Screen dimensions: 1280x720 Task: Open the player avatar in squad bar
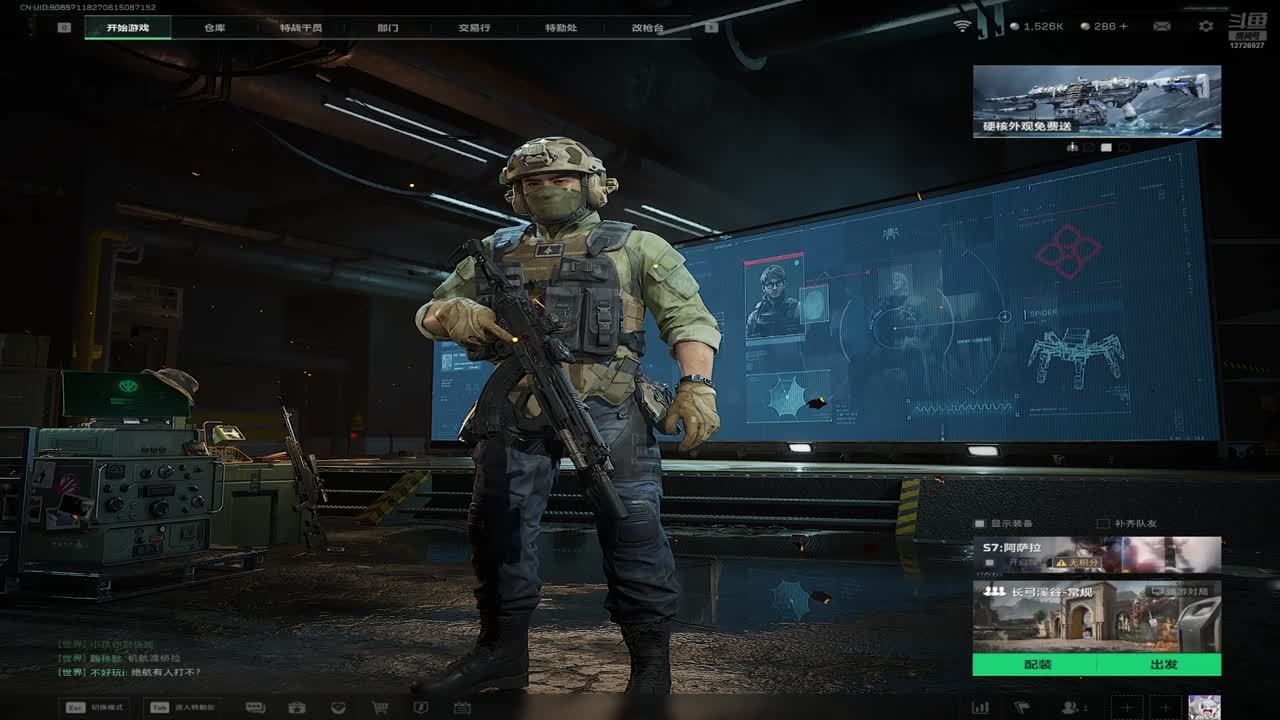(x=1203, y=707)
